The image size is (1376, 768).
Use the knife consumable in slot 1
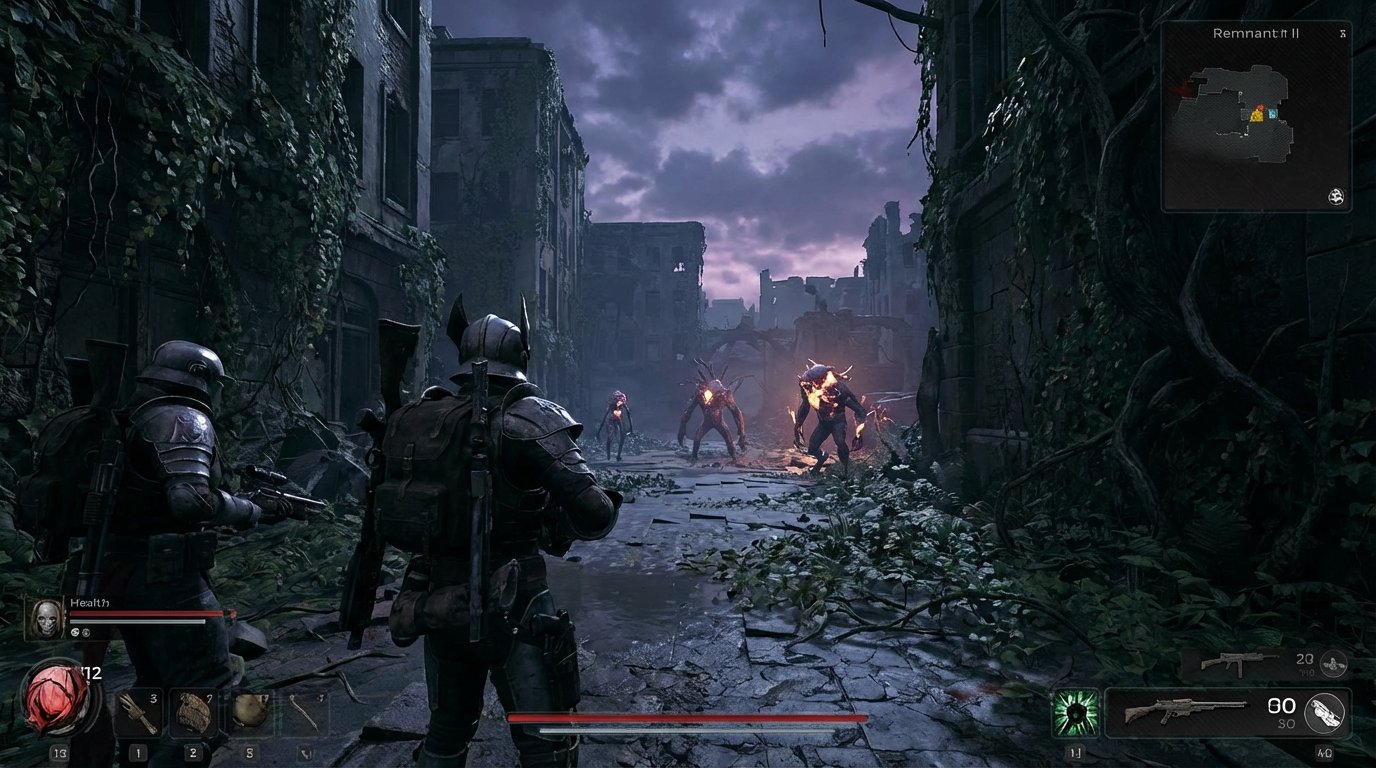140,712
